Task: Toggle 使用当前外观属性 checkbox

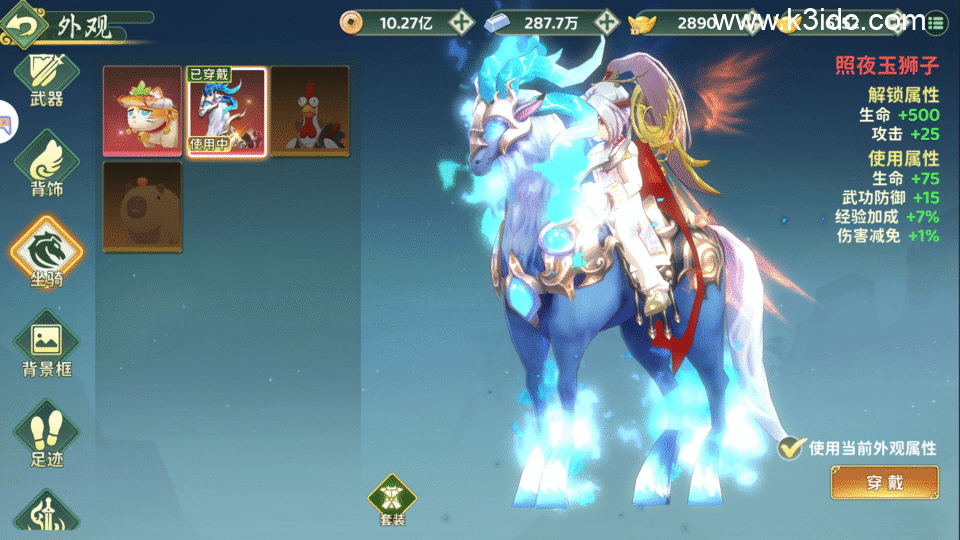Action: click(x=792, y=449)
